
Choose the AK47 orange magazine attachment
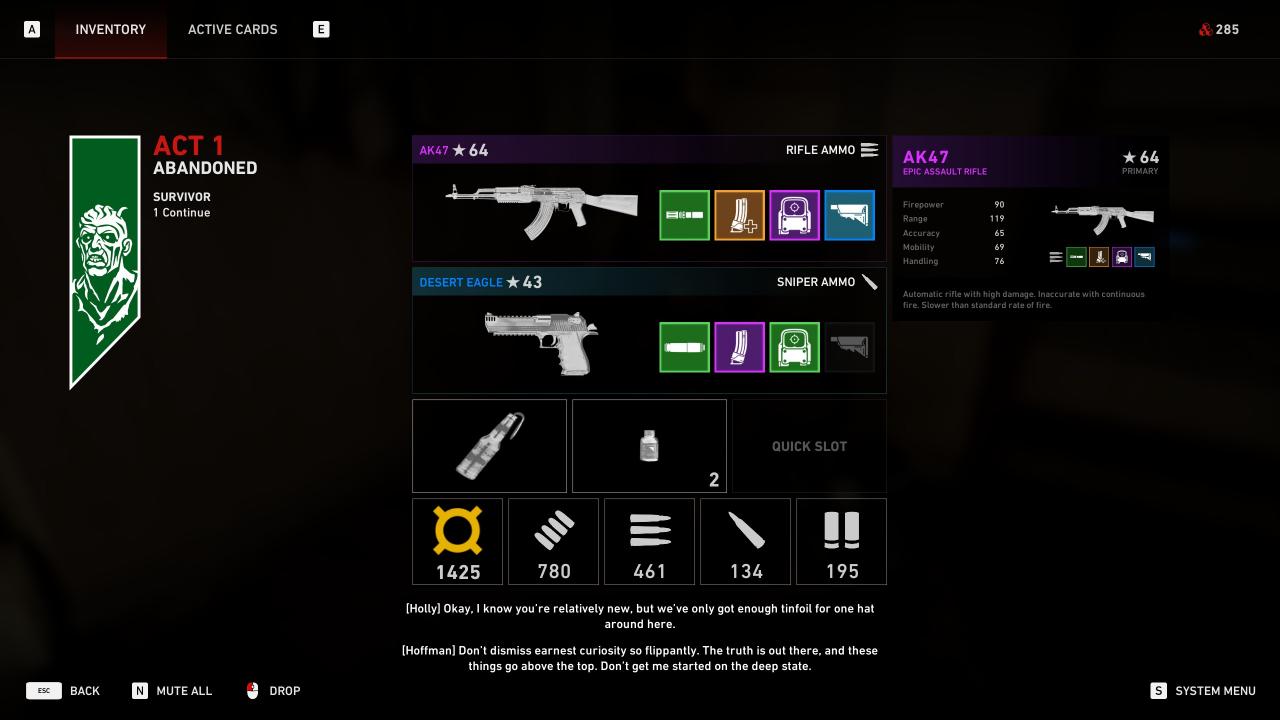(x=739, y=215)
